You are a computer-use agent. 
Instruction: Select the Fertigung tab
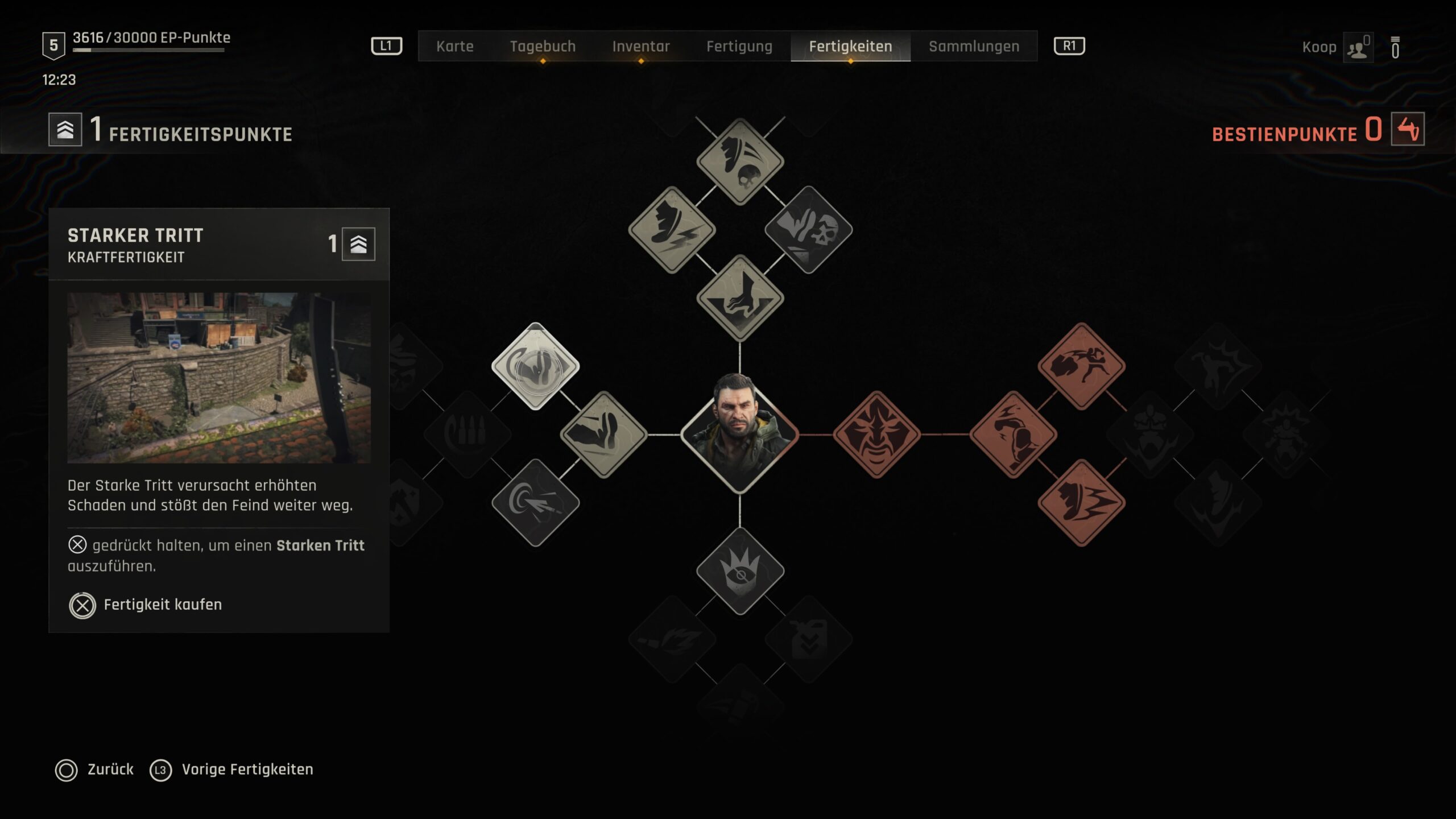[739, 46]
